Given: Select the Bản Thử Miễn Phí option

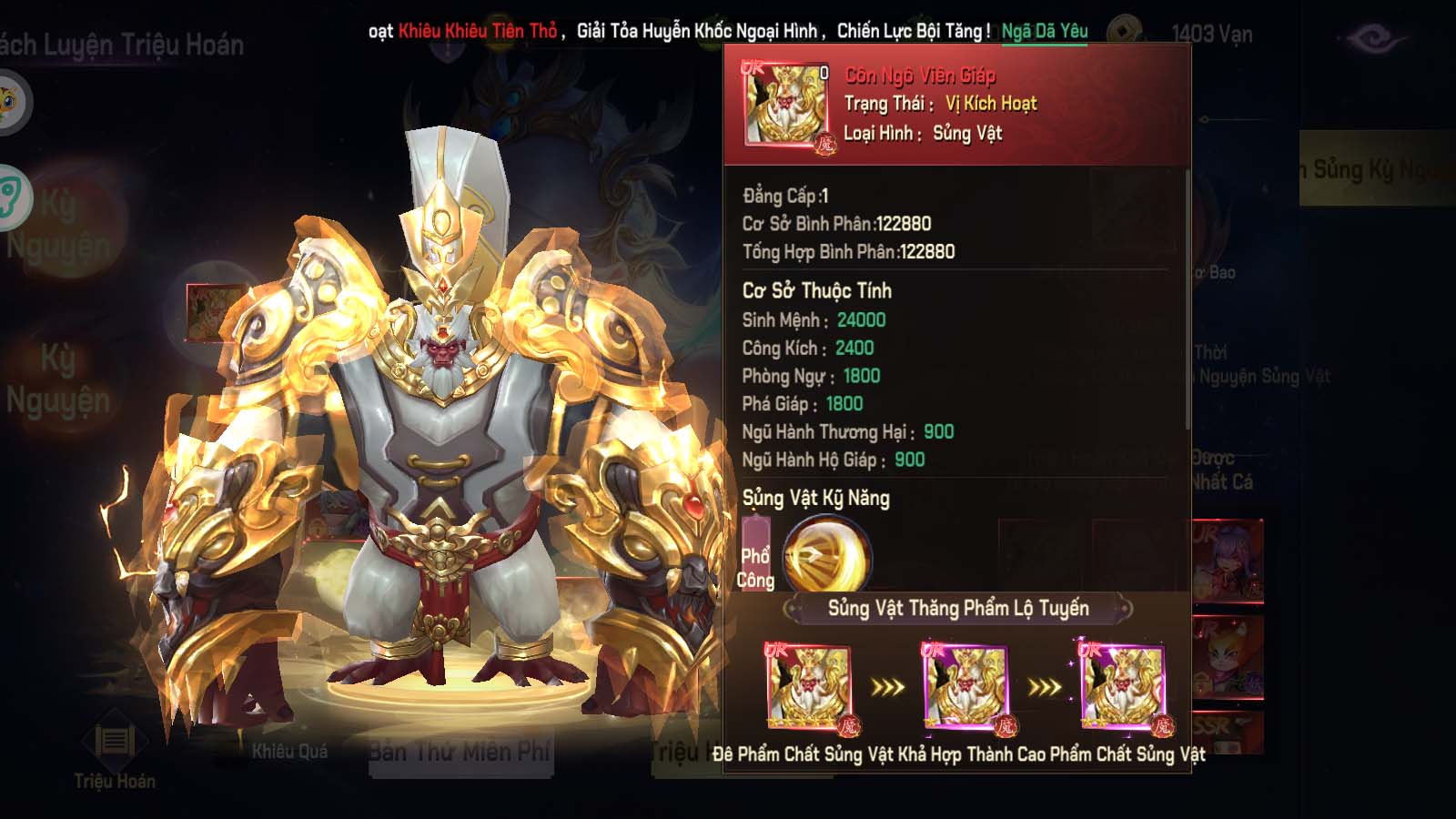Looking at the screenshot, I should coord(460,753).
